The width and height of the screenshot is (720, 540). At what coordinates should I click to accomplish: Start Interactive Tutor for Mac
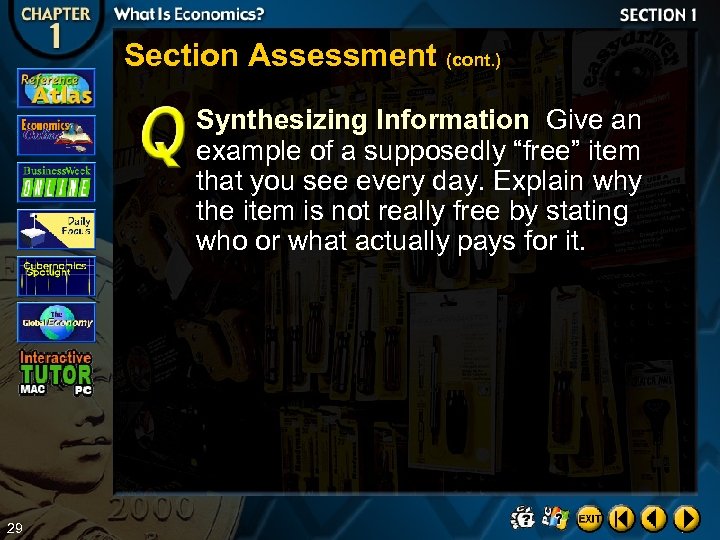pyautogui.click(x=32, y=389)
